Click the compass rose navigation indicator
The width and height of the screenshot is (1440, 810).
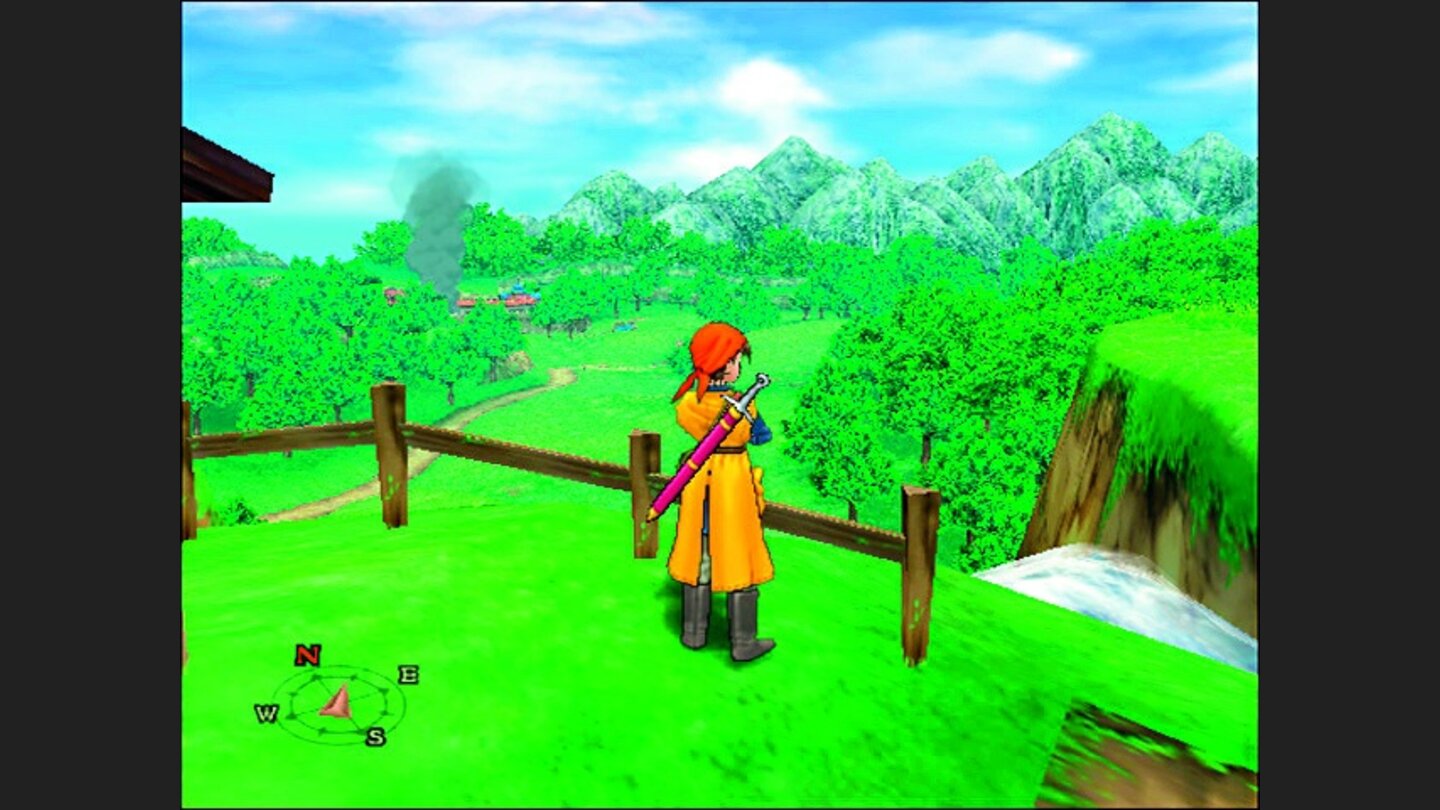click(338, 701)
